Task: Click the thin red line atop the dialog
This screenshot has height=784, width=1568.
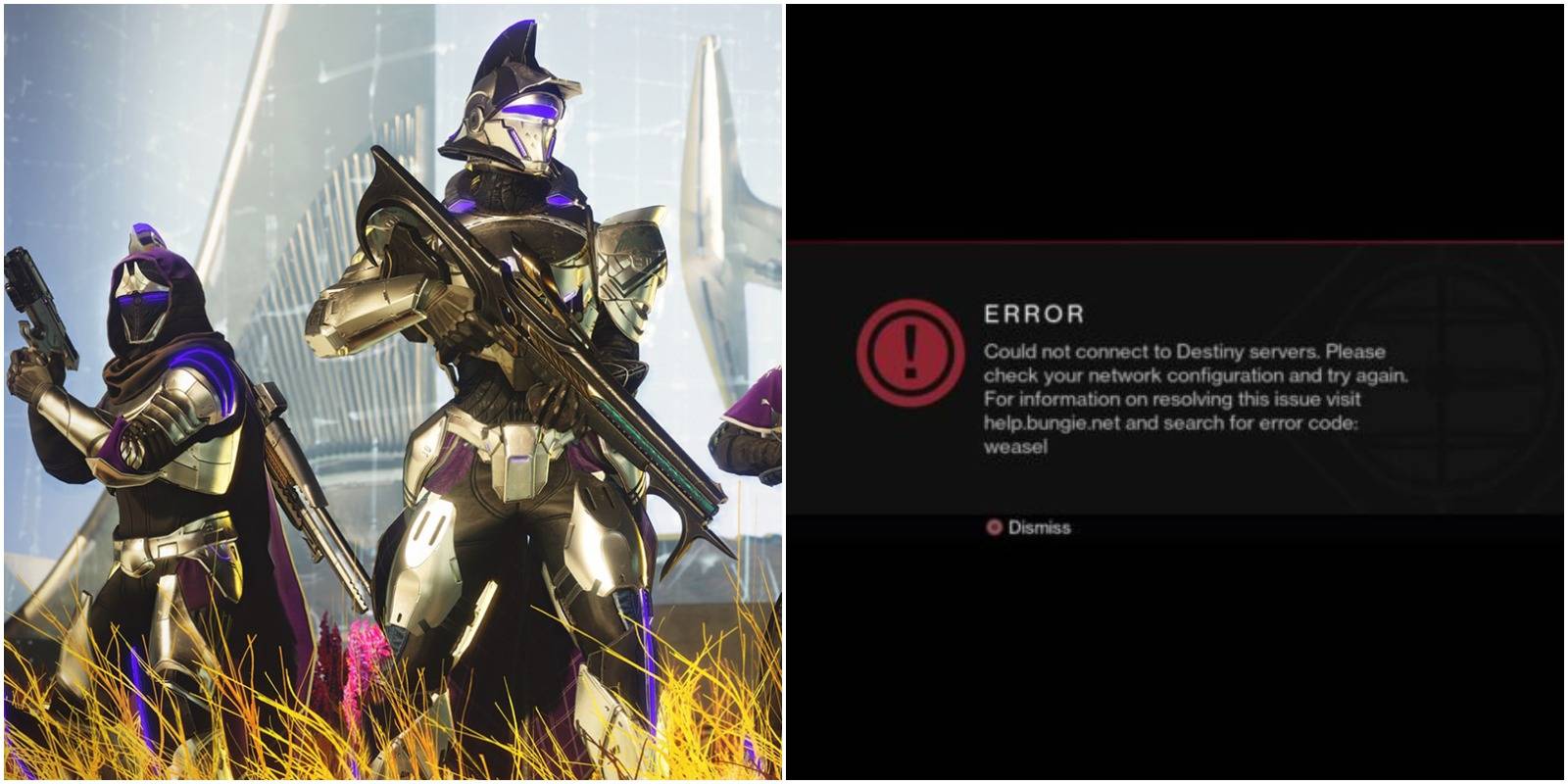Action: (1176, 242)
